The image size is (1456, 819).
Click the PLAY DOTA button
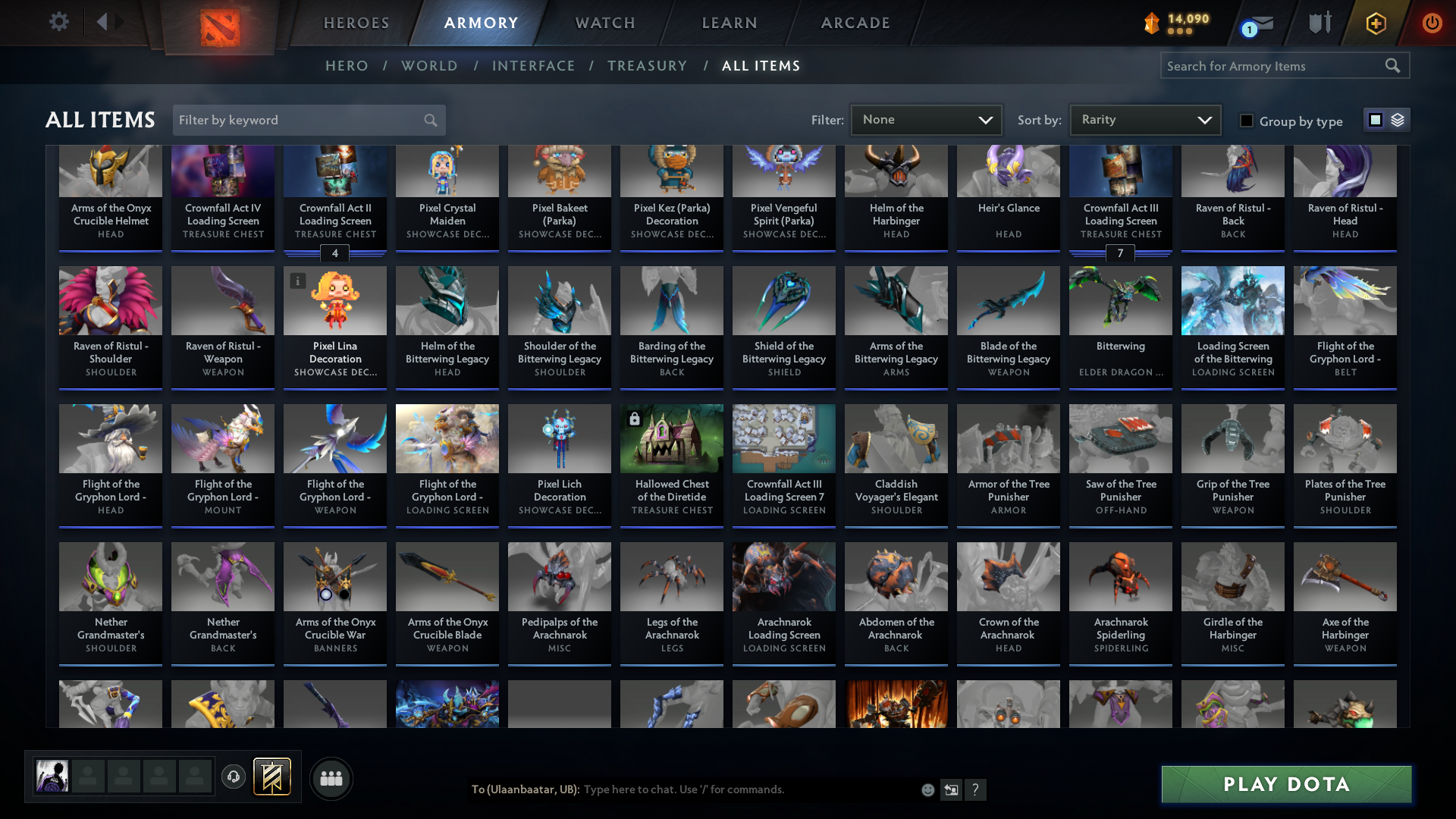click(x=1285, y=784)
